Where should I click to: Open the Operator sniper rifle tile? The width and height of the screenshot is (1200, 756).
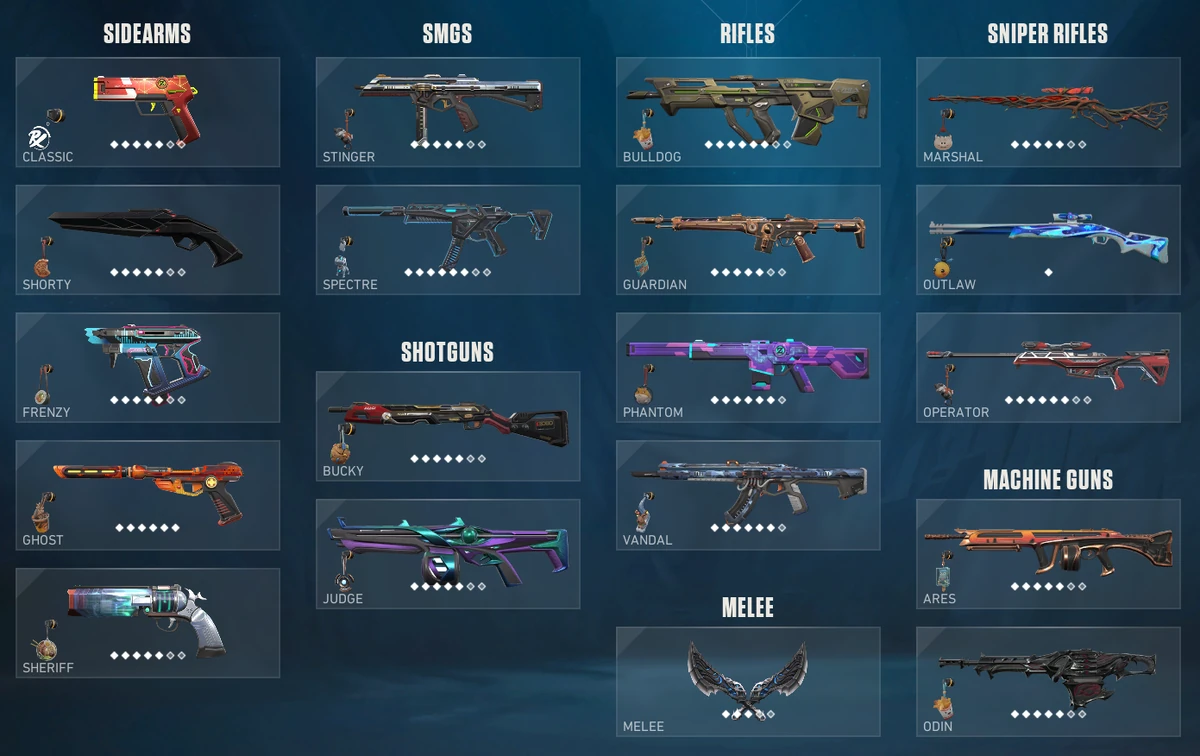click(x=1047, y=367)
